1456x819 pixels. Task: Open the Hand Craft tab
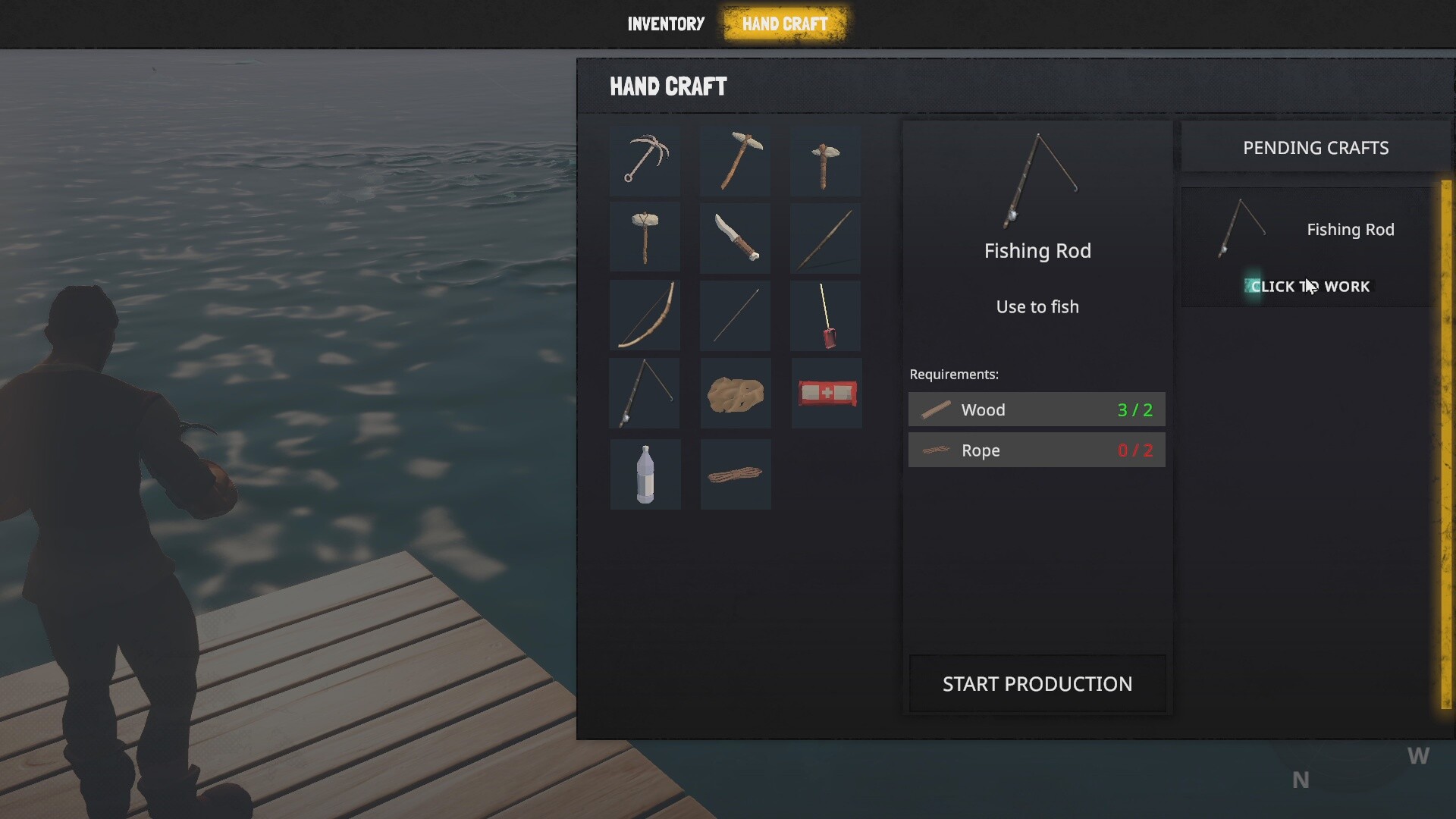(x=785, y=24)
